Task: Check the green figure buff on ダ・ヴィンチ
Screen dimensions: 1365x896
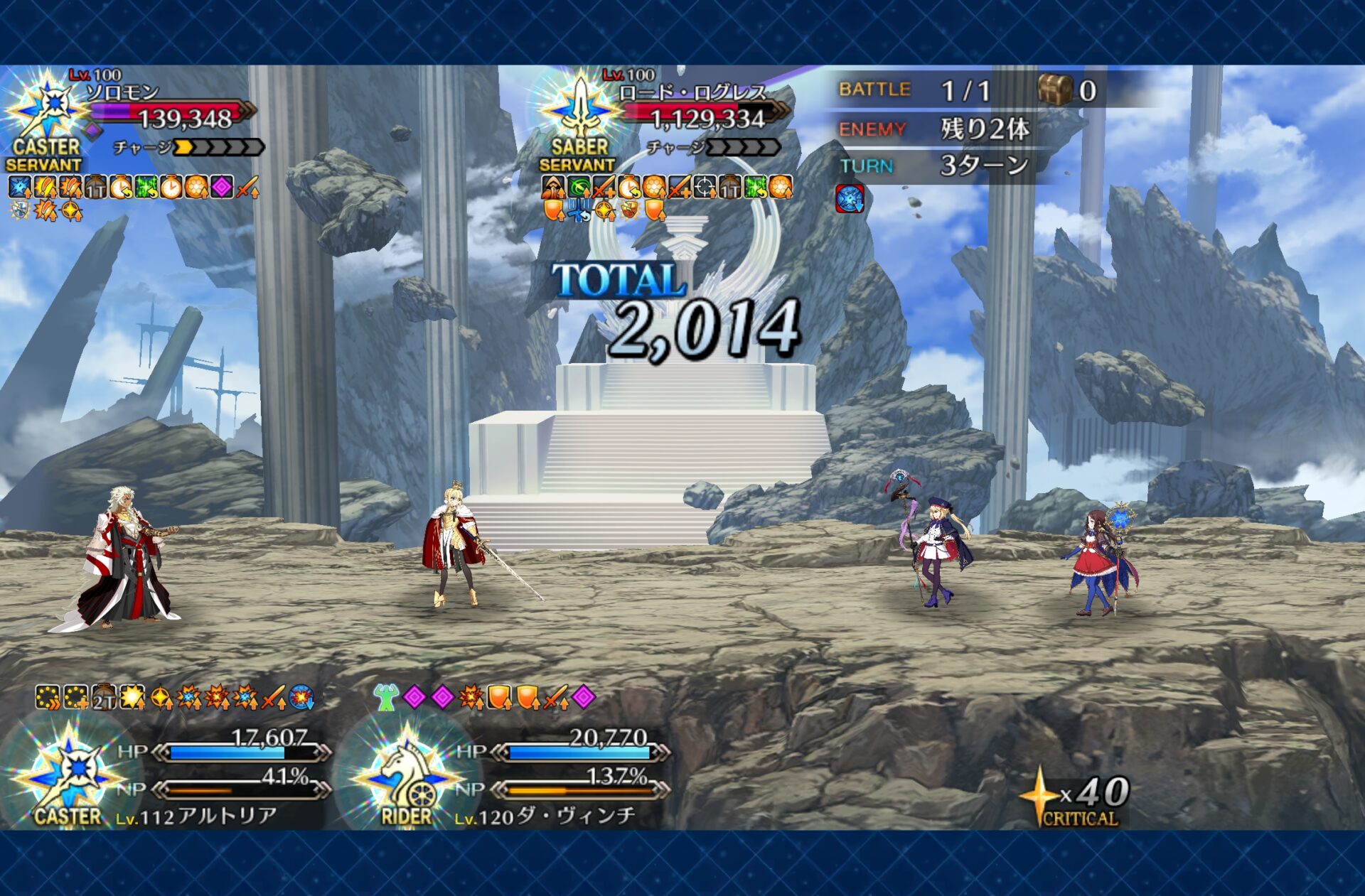Action: point(386,697)
